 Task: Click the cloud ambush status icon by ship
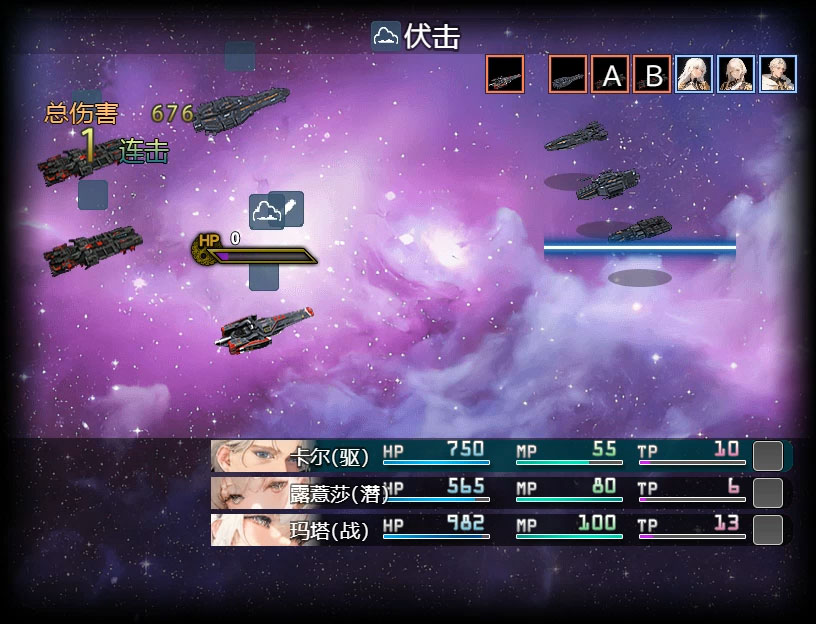(265, 212)
